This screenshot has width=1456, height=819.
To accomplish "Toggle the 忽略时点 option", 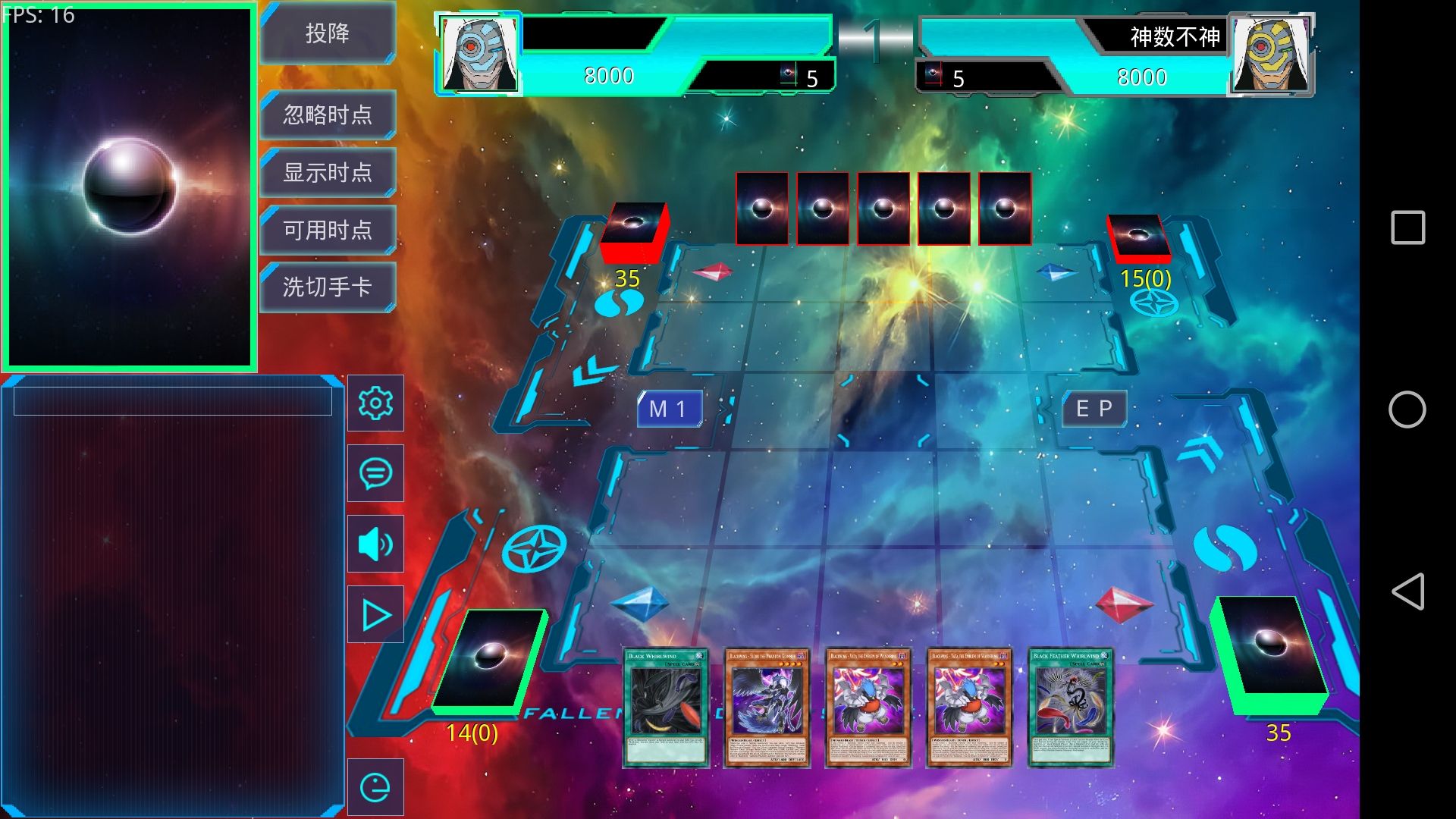I will [328, 115].
